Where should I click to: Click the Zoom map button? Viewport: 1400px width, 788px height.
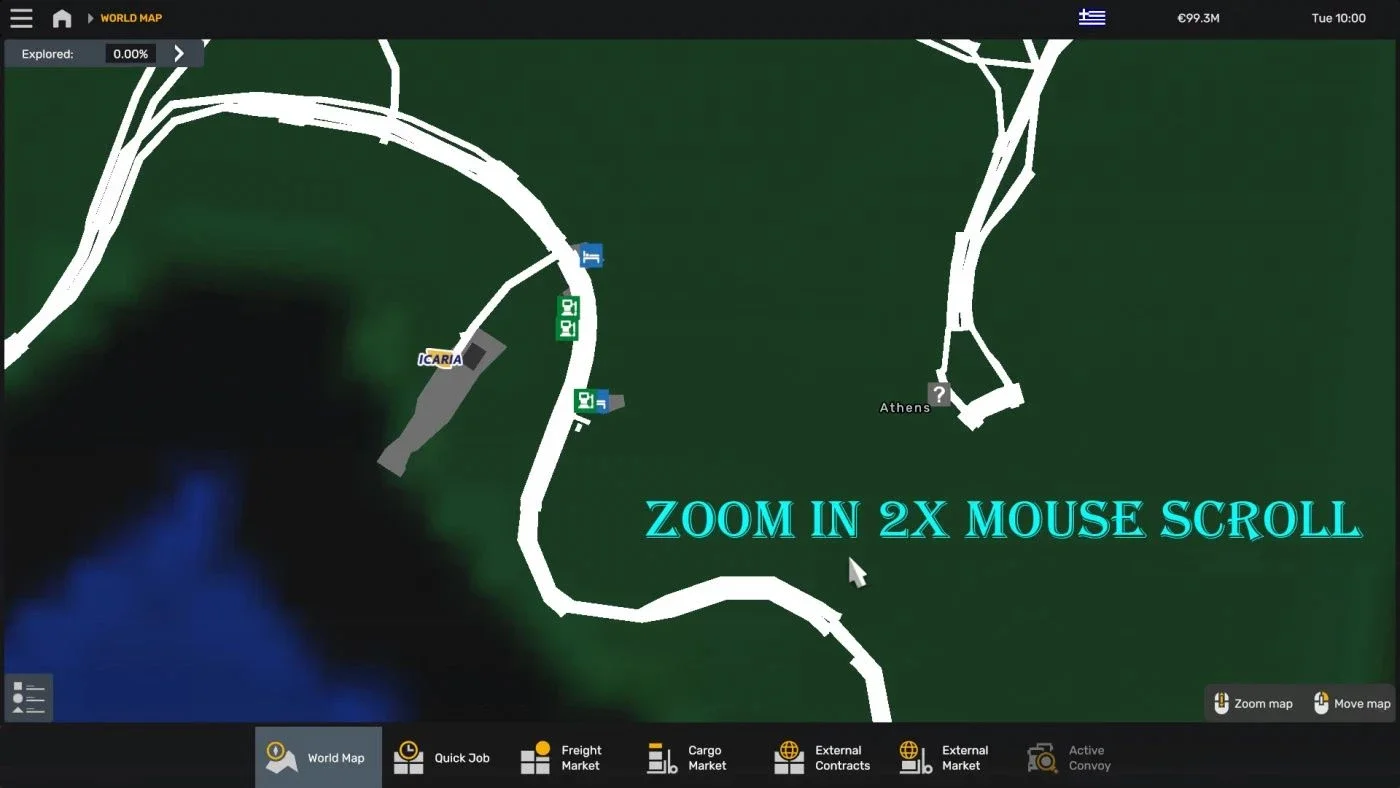[1253, 703]
